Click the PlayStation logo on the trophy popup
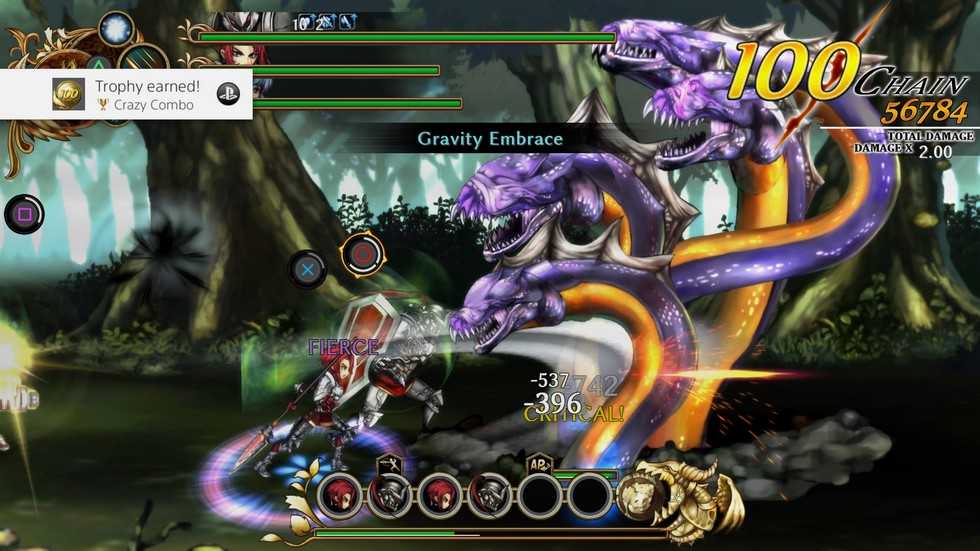The width and height of the screenshot is (980, 551). (226, 95)
